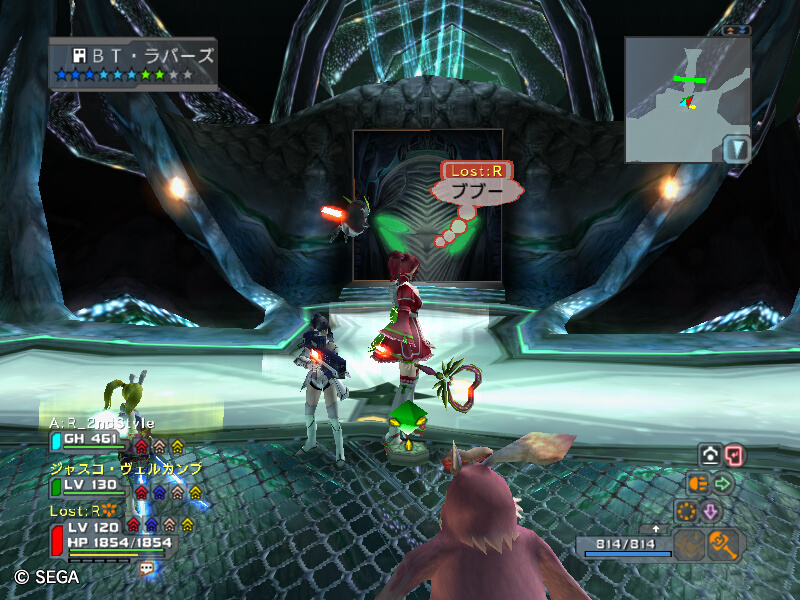This screenshot has height=600, width=800.
Task: Choose the orange headlight action icon
Action: pyautogui.click(x=698, y=483)
